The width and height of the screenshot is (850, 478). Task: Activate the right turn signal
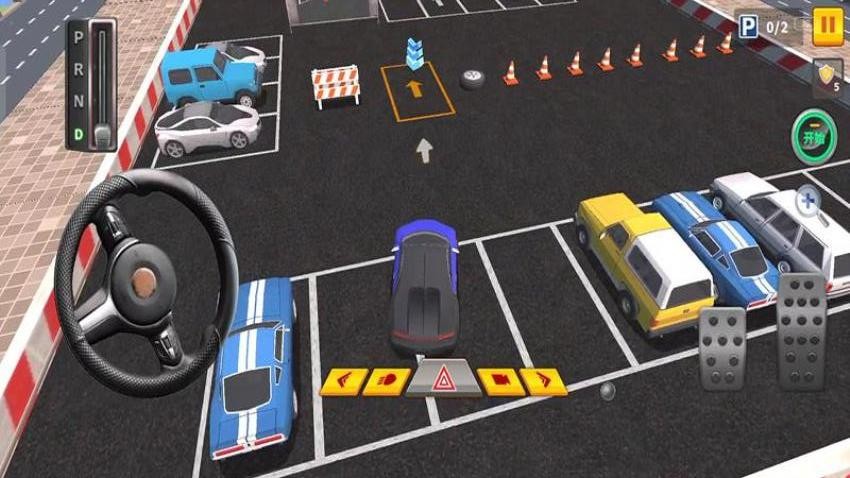[543, 381]
